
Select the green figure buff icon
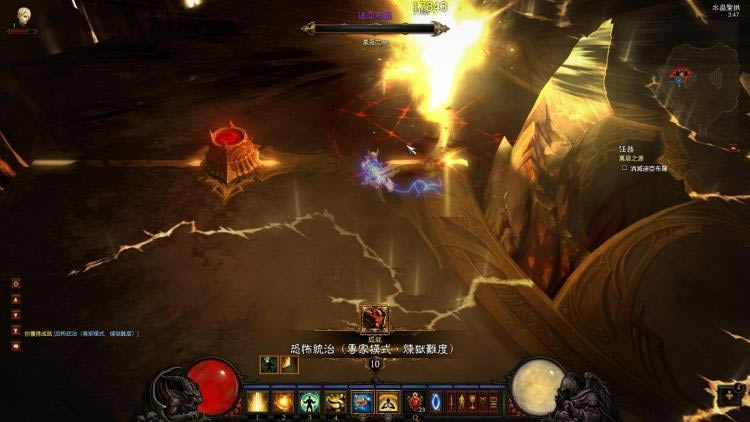(268, 364)
